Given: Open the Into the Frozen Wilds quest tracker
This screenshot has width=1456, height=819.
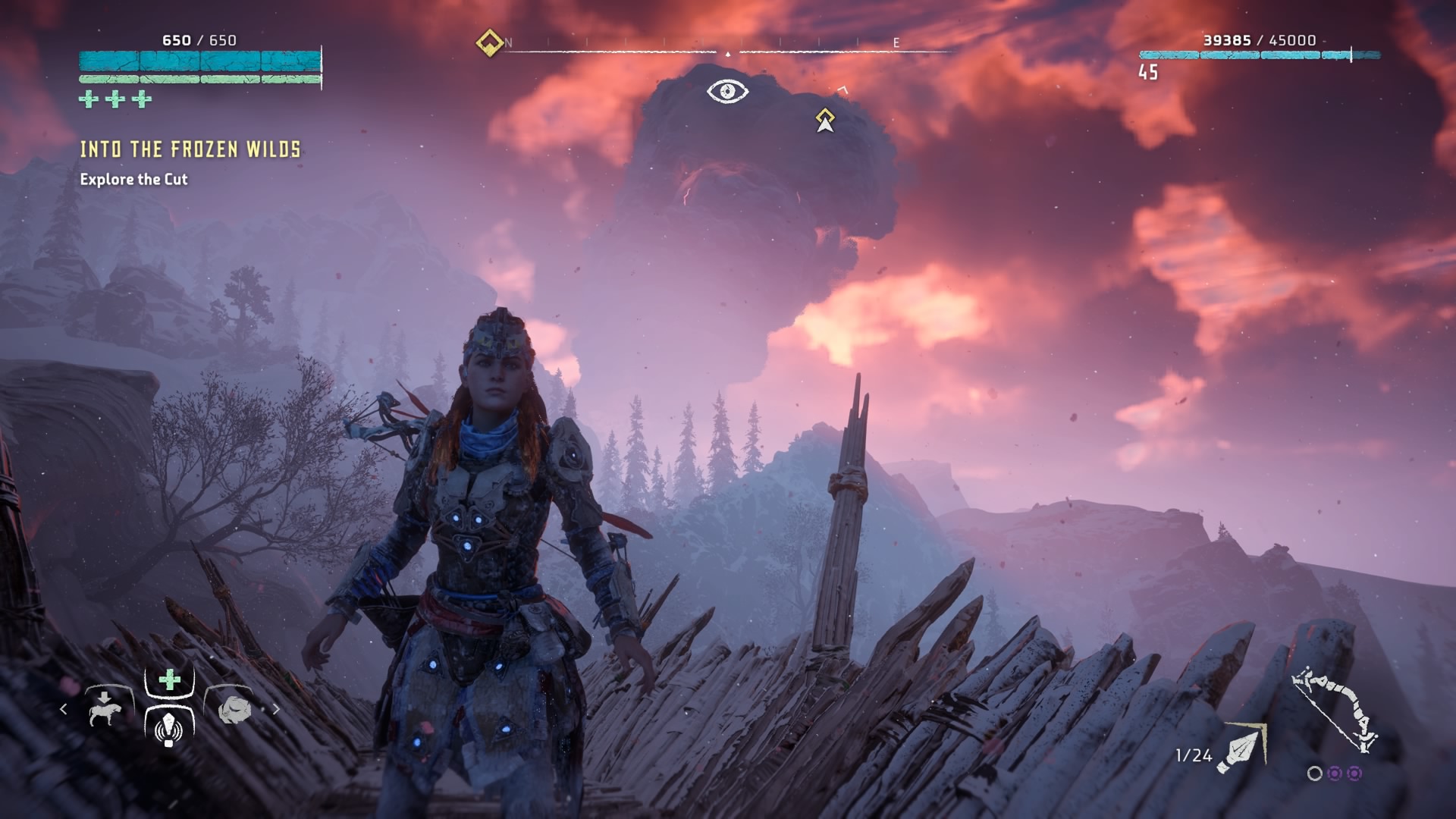Looking at the screenshot, I should 190,149.
